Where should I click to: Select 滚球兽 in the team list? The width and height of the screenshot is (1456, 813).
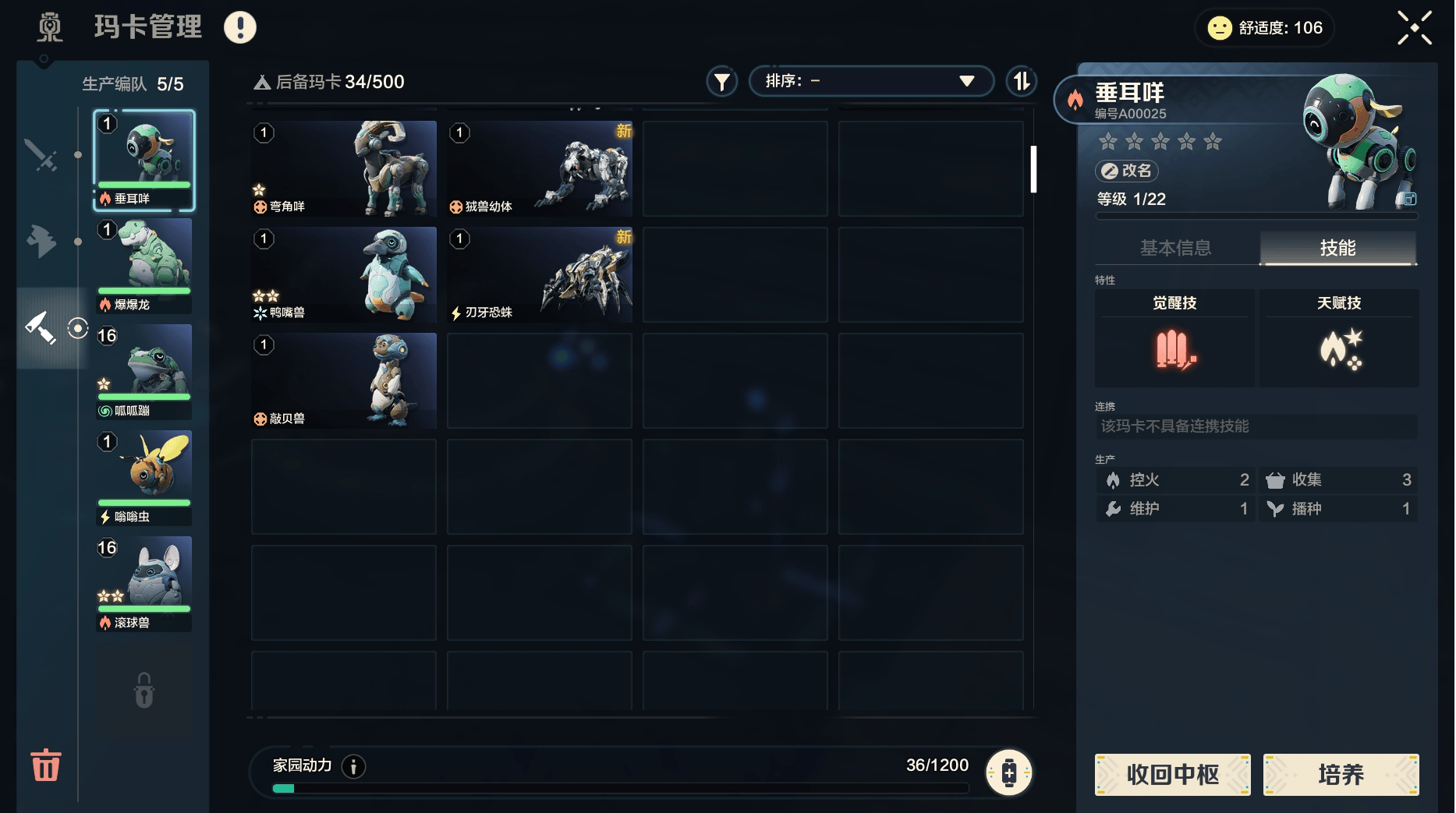(x=144, y=584)
